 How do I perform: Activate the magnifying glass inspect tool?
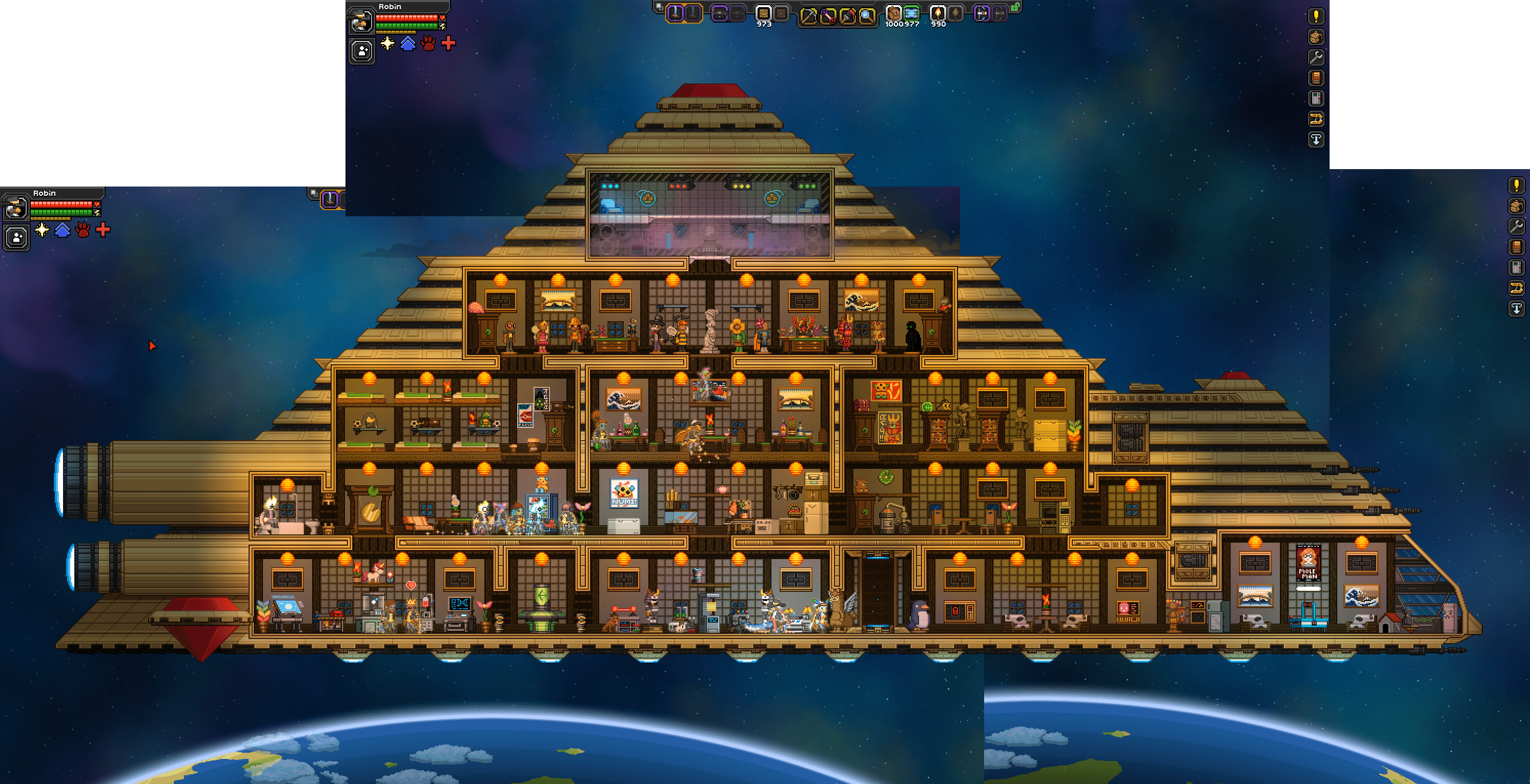coord(867,15)
